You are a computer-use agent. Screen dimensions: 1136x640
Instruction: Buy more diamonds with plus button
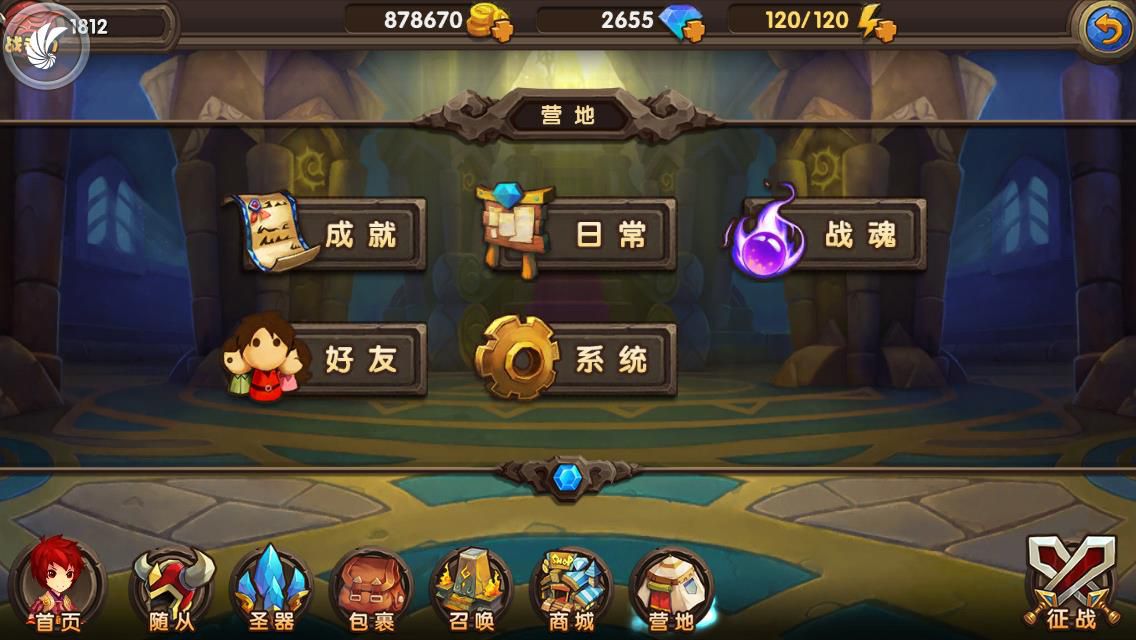tap(693, 28)
